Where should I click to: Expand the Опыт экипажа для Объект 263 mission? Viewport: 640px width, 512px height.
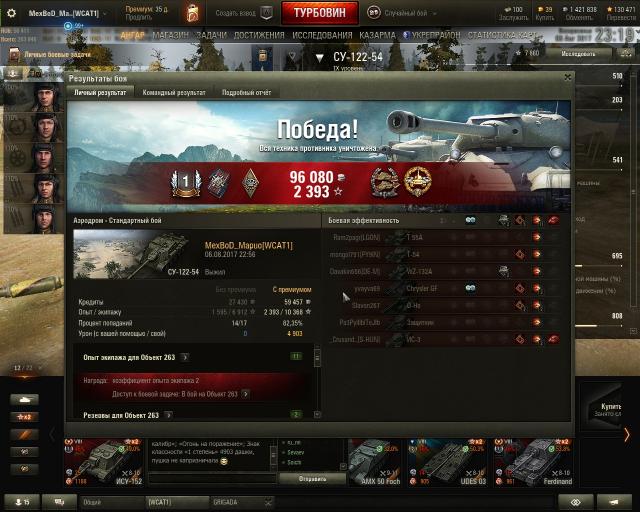pos(186,356)
